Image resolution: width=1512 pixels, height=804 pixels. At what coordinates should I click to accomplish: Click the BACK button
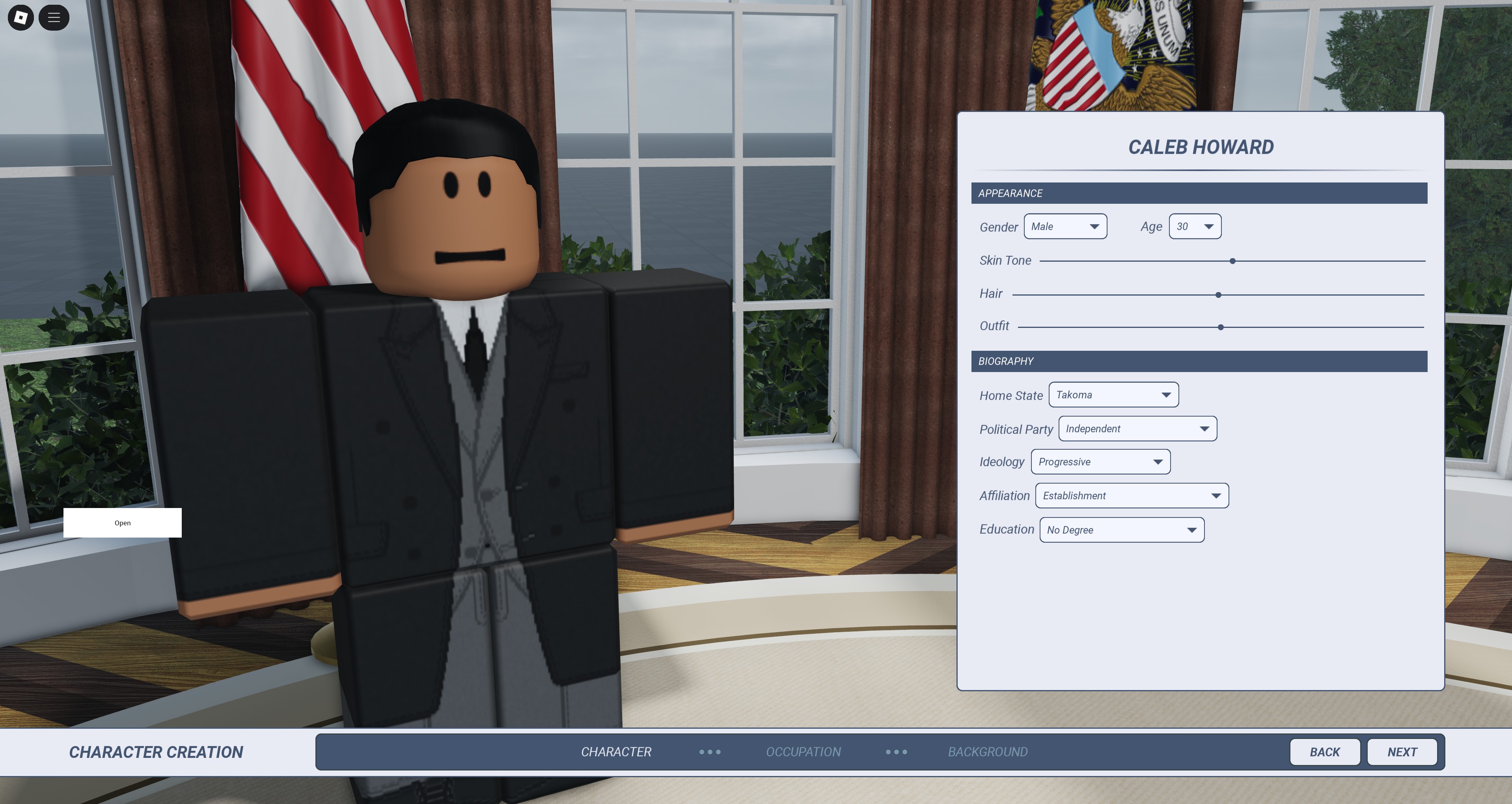1324,752
